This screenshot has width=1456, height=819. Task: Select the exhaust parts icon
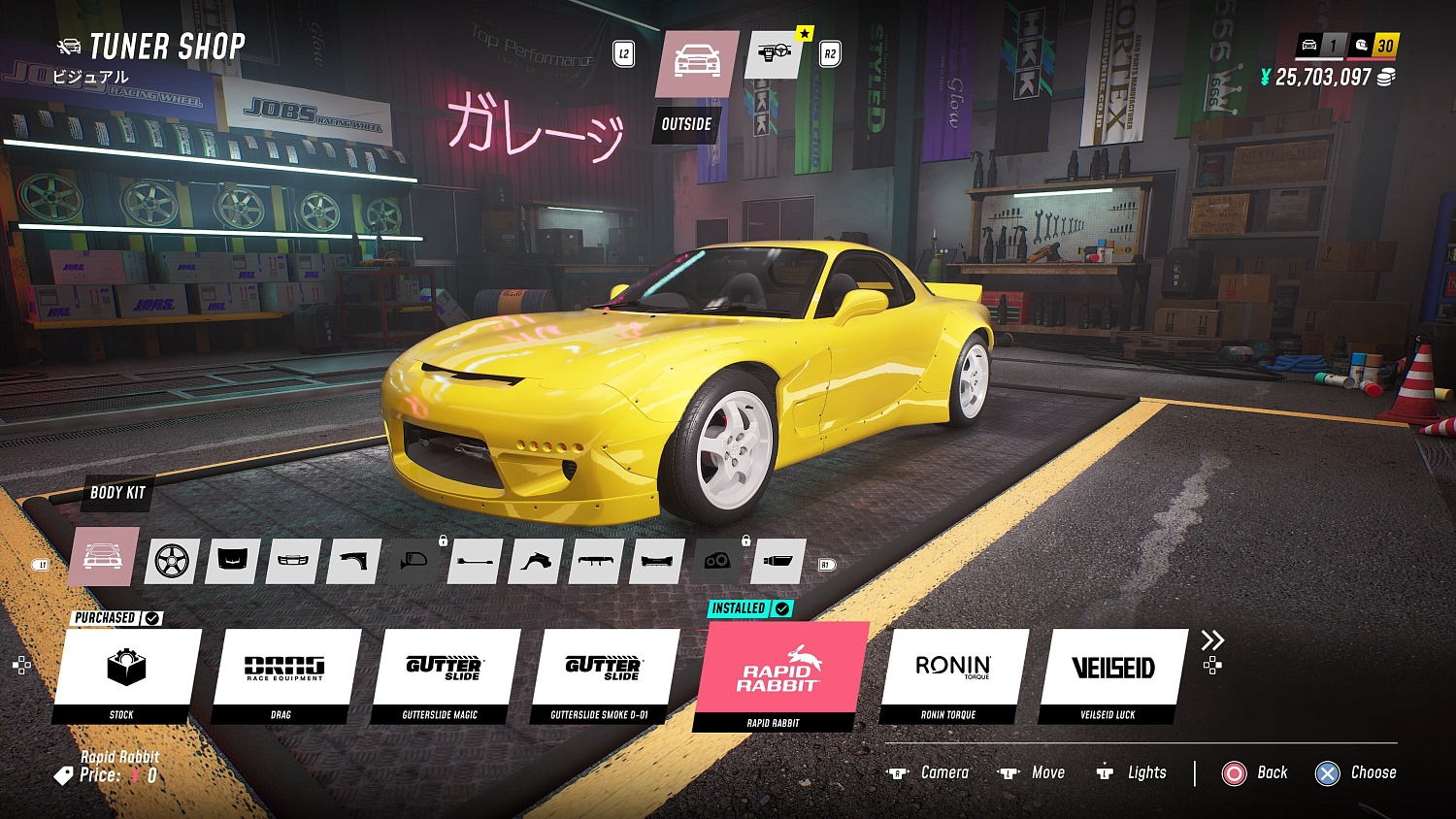pos(776,561)
